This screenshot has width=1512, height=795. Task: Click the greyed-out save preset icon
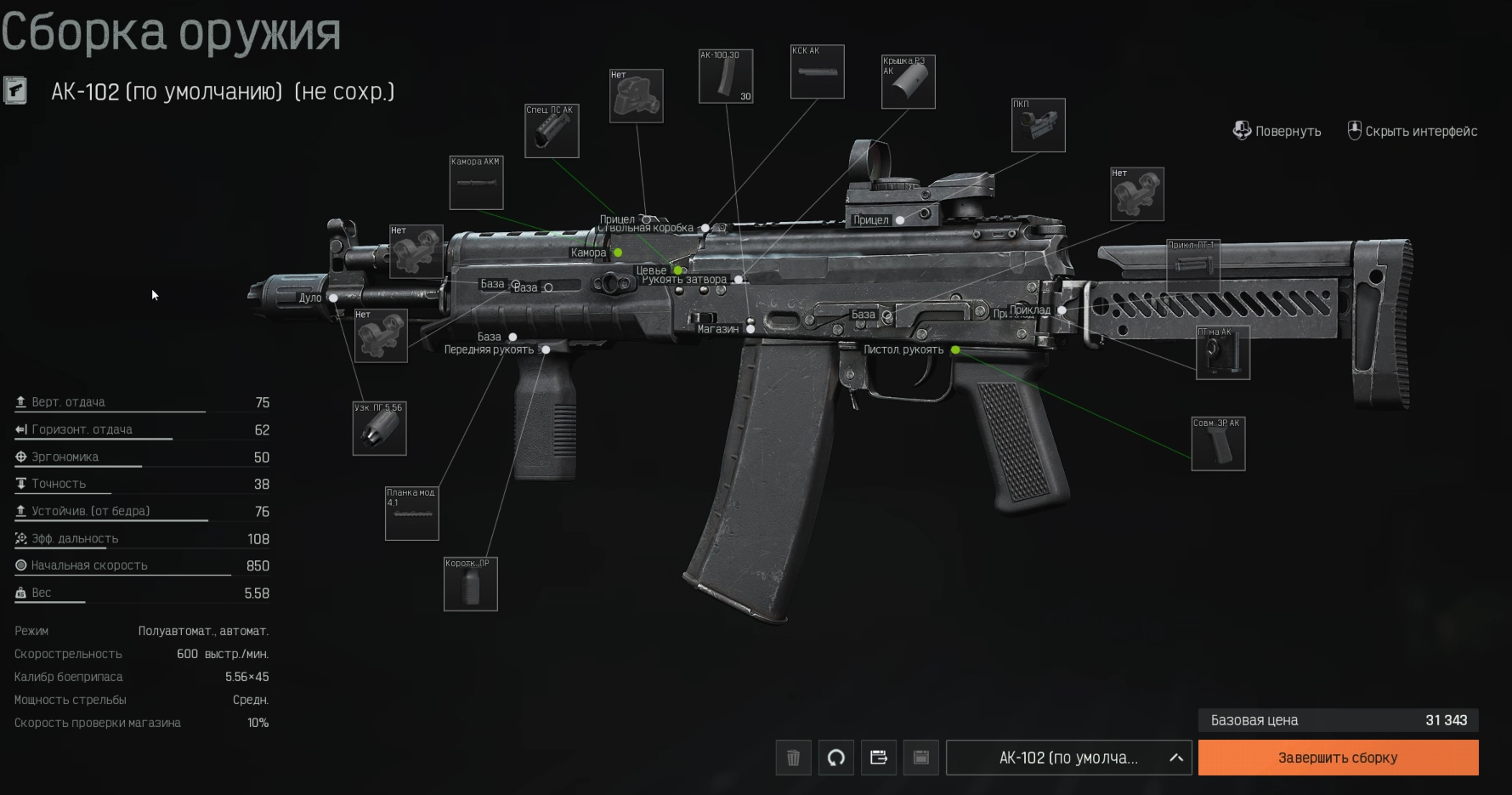(921, 758)
